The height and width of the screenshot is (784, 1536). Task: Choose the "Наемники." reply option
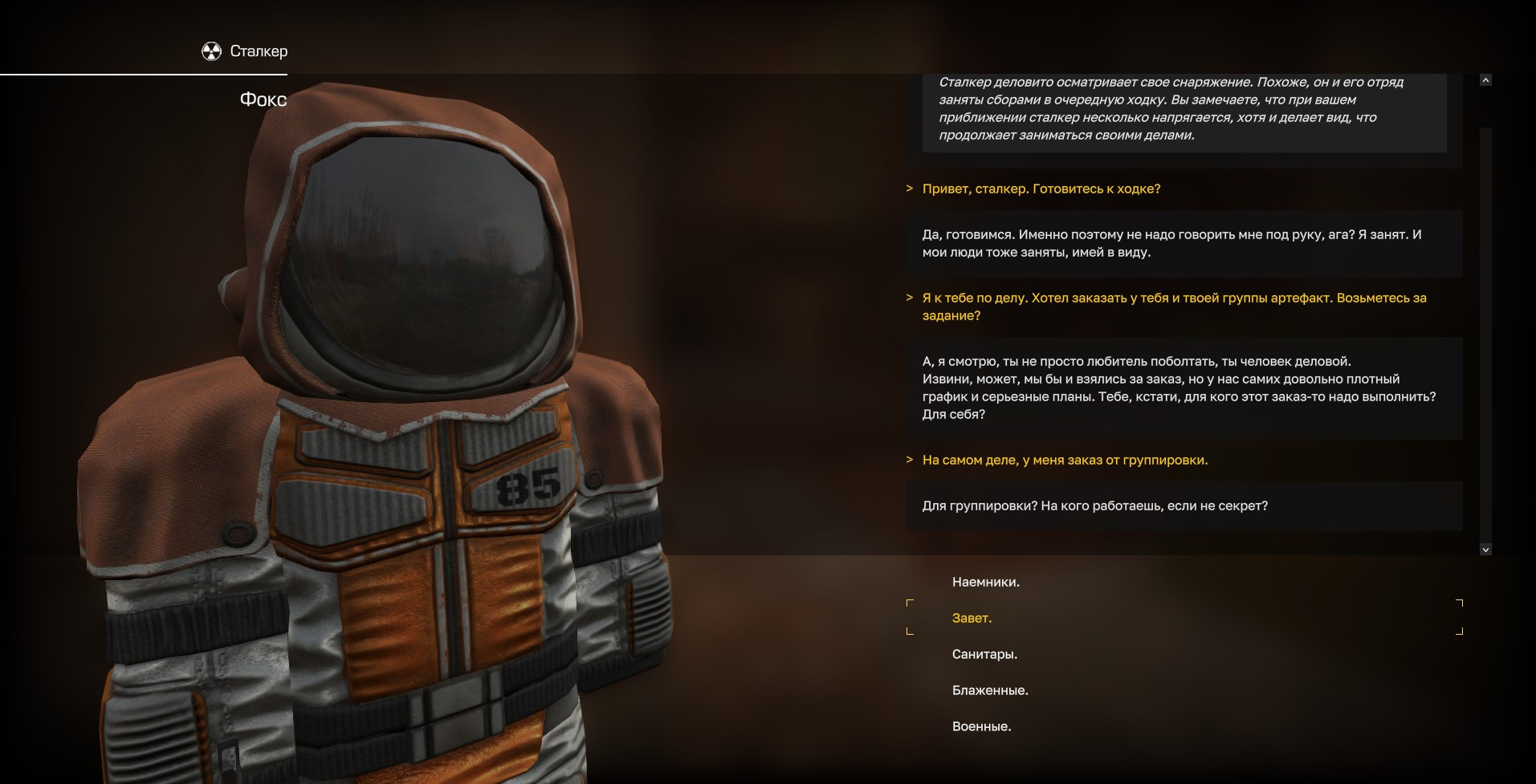(x=985, y=583)
